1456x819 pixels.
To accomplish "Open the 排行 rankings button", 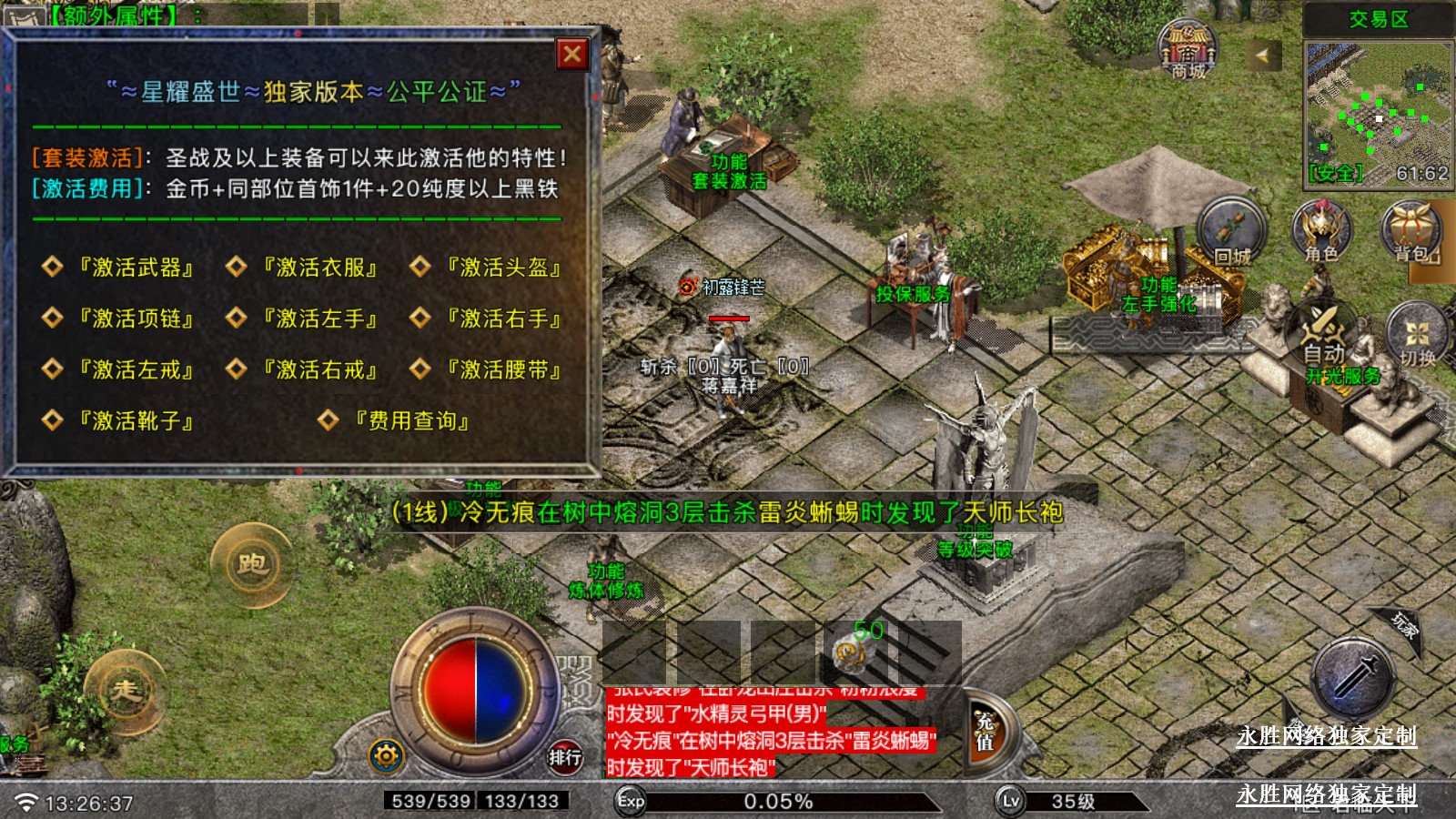I will pyautogui.click(x=565, y=756).
